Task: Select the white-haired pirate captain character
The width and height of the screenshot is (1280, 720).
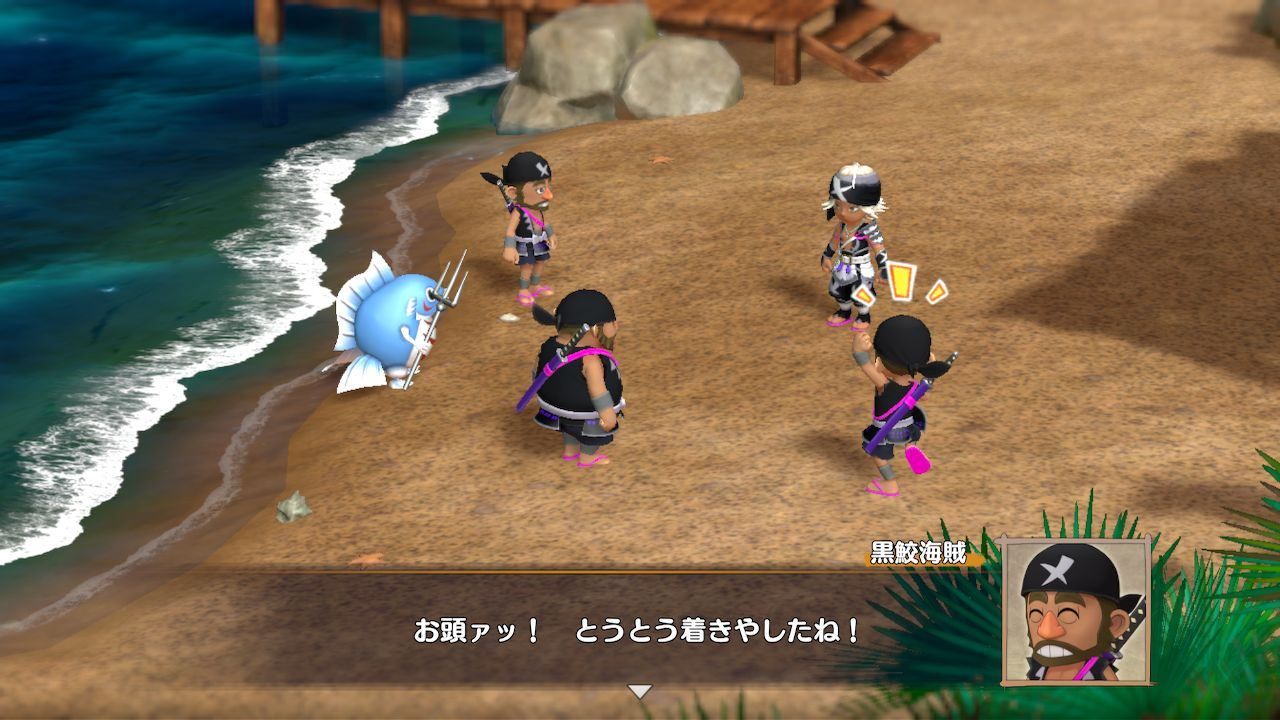Action: click(850, 240)
